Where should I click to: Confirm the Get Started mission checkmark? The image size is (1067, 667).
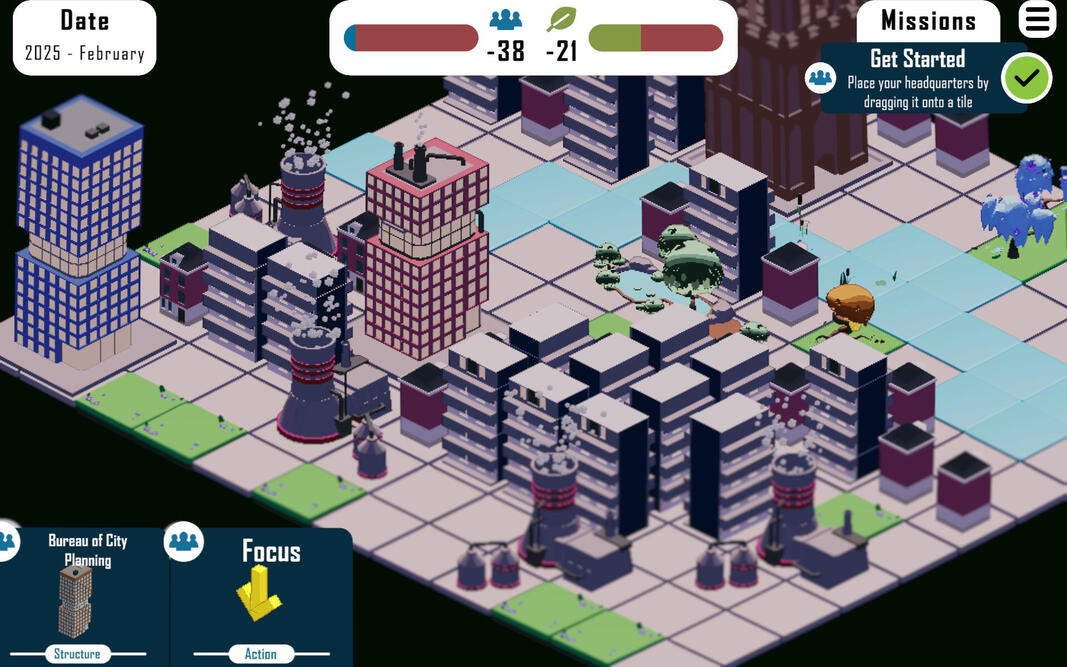click(1027, 78)
